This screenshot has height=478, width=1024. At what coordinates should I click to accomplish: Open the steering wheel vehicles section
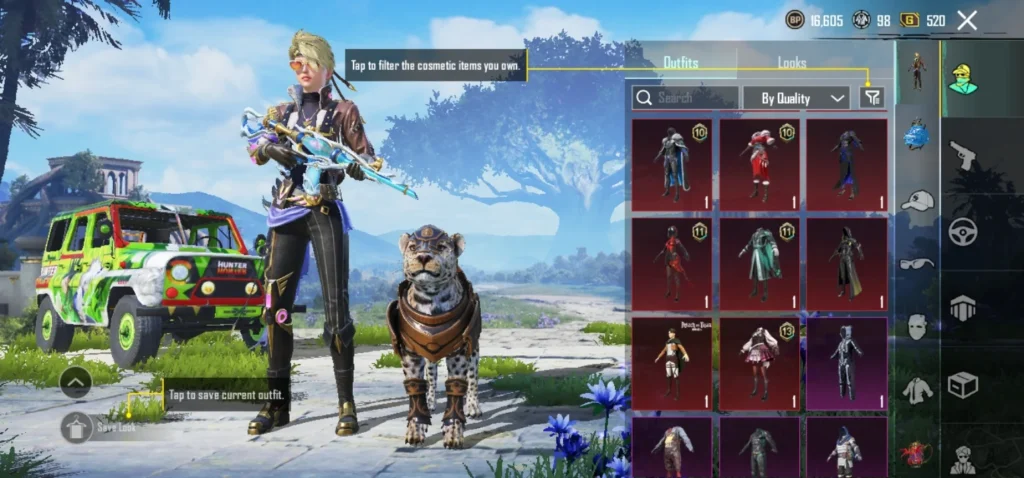[x=962, y=230]
